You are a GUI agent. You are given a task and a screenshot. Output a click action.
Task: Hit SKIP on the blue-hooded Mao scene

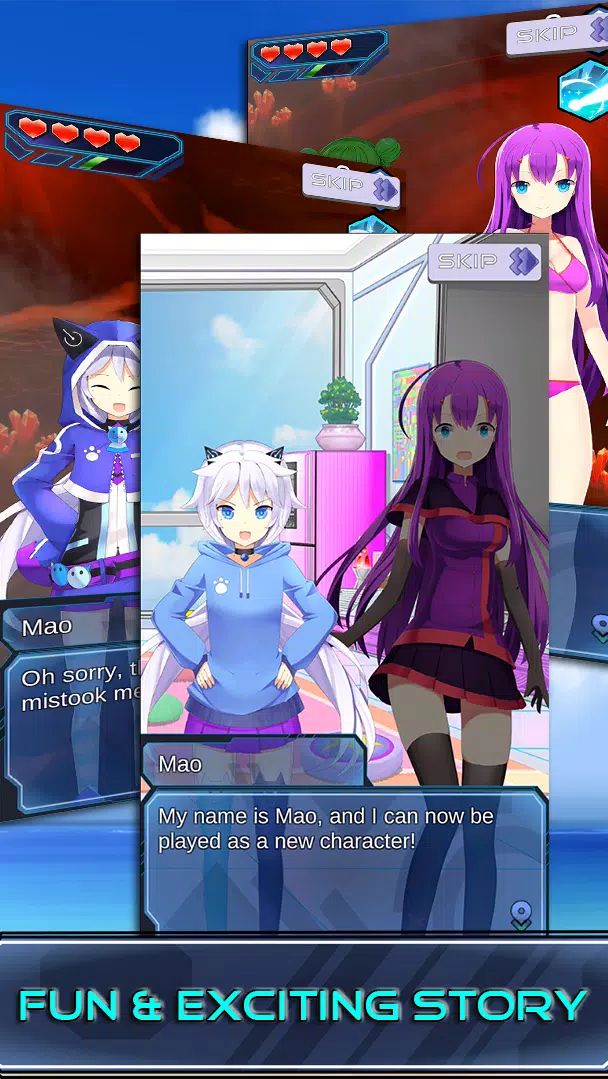(351, 185)
